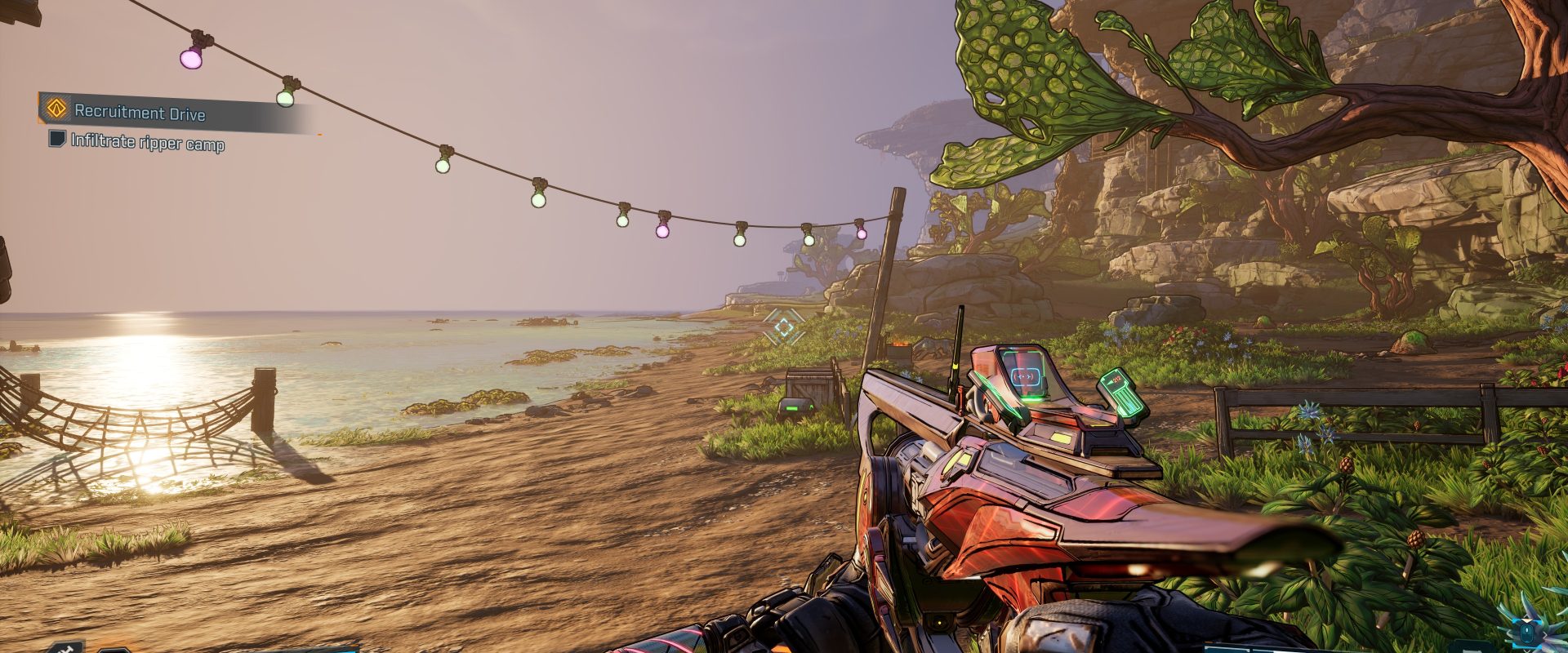Click the right chevron beside the mouse ping icon

[1546, 634]
